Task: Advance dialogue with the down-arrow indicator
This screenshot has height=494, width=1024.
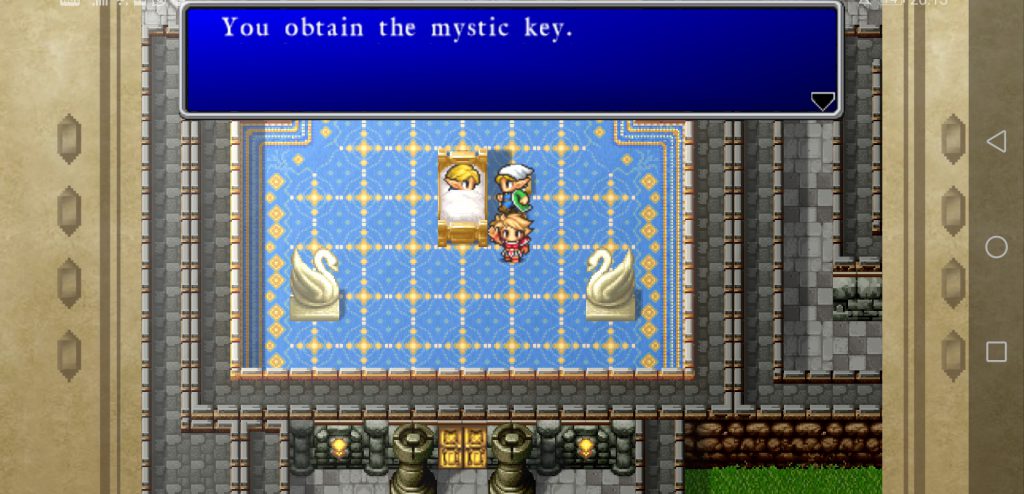Action: (x=822, y=100)
